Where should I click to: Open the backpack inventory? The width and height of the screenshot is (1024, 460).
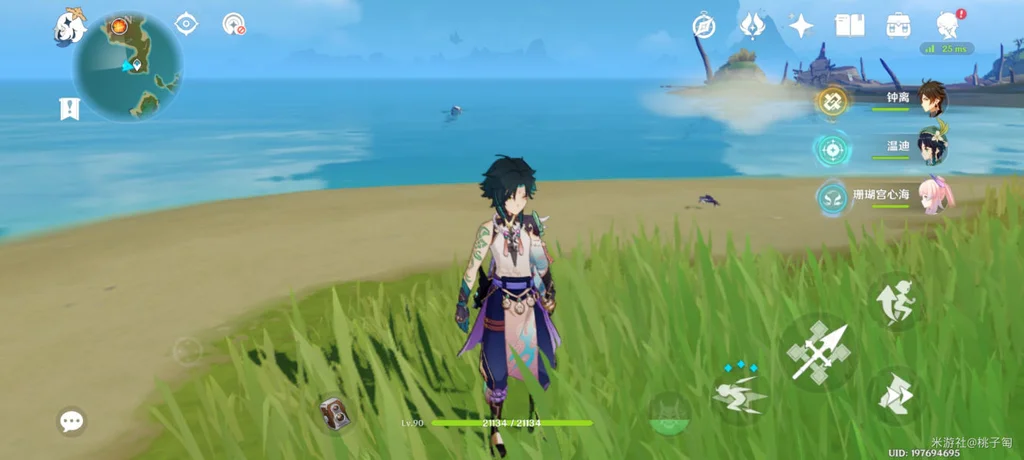[x=898, y=26]
